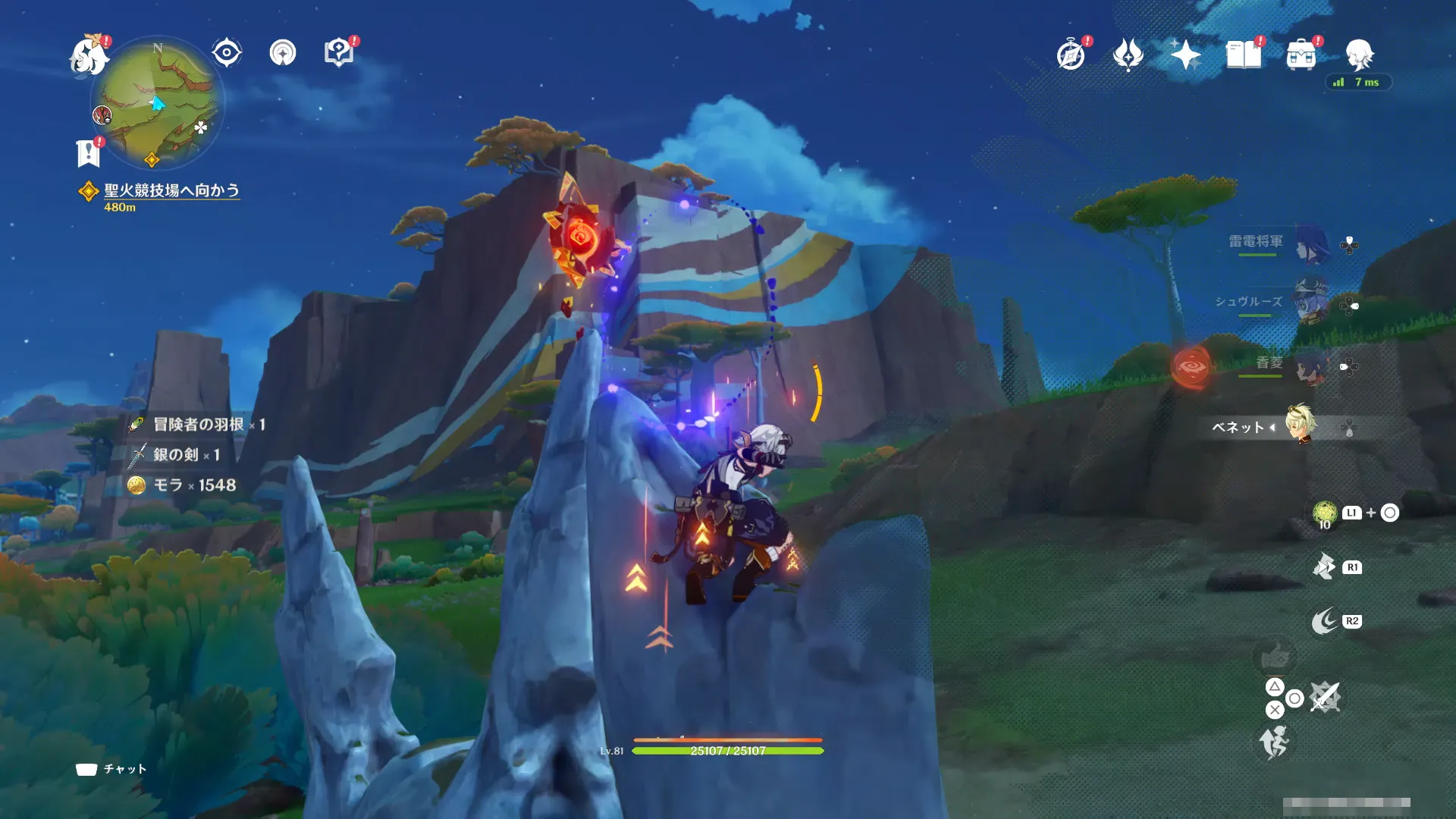The height and width of the screenshot is (819, 1456).
Task: Open the Paimon main menu
Action: tap(89, 55)
